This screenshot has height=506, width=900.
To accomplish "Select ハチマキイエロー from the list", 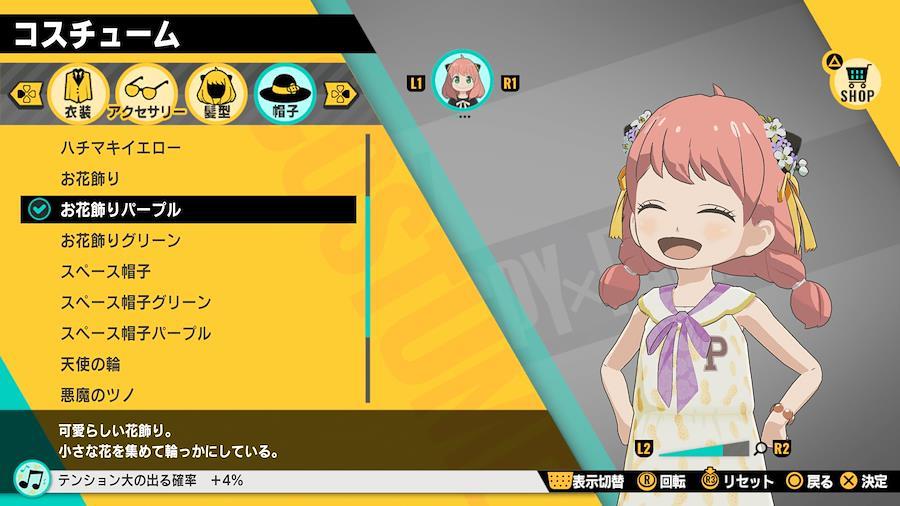I will [120, 148].
